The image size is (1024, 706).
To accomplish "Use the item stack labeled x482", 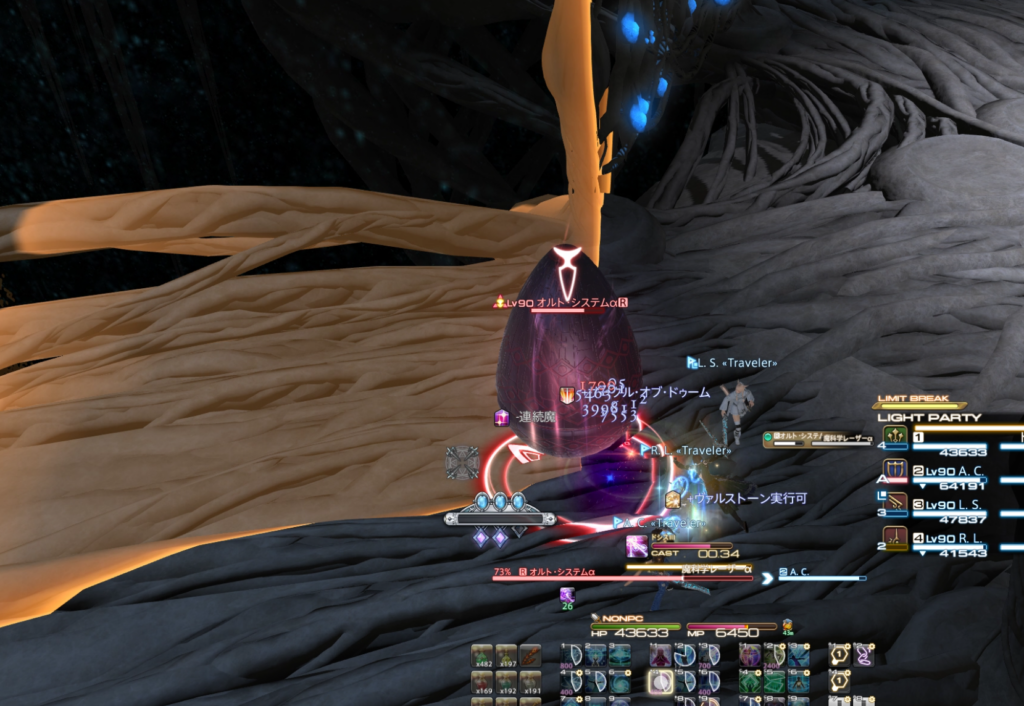I will [484, 656].
